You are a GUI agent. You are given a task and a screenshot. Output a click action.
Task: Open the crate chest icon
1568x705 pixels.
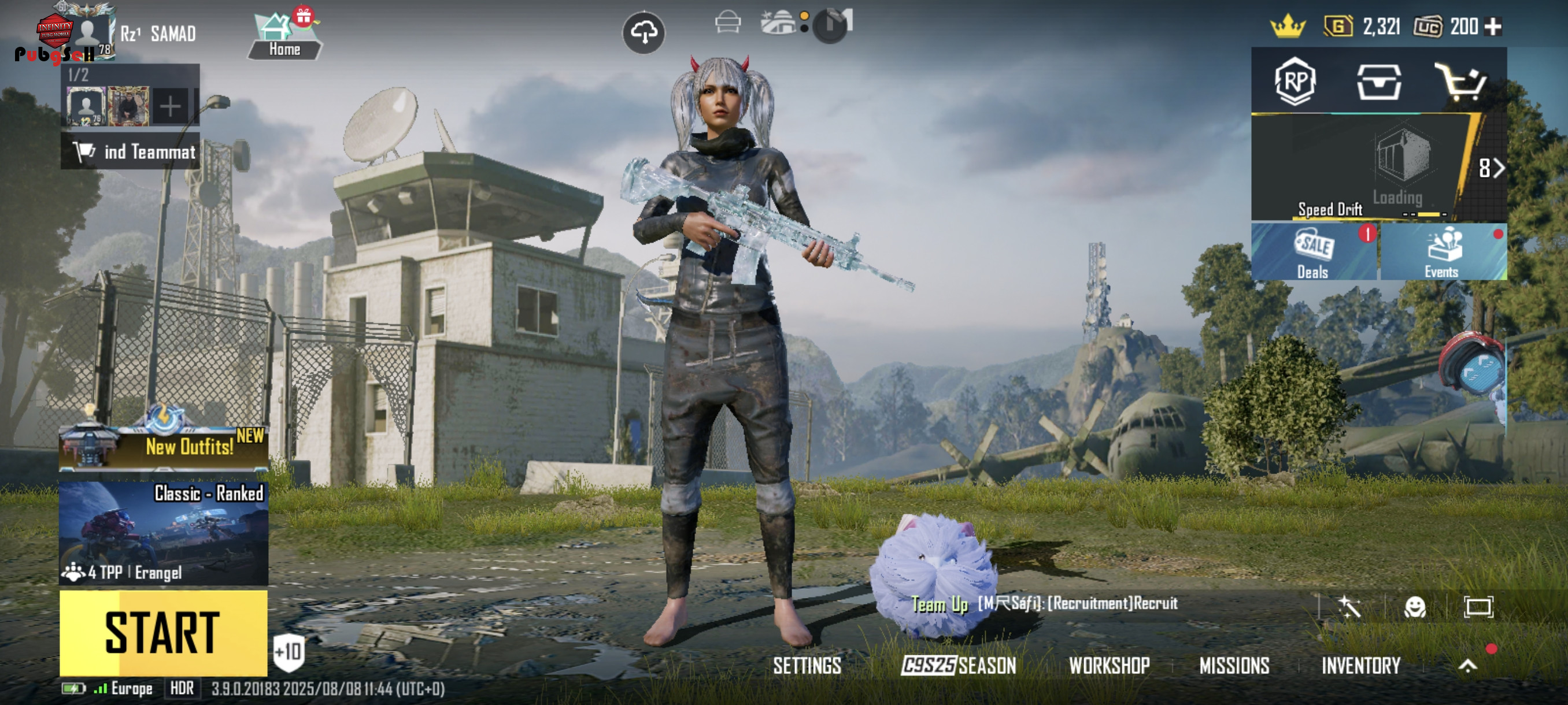[x=1379, y=82]
